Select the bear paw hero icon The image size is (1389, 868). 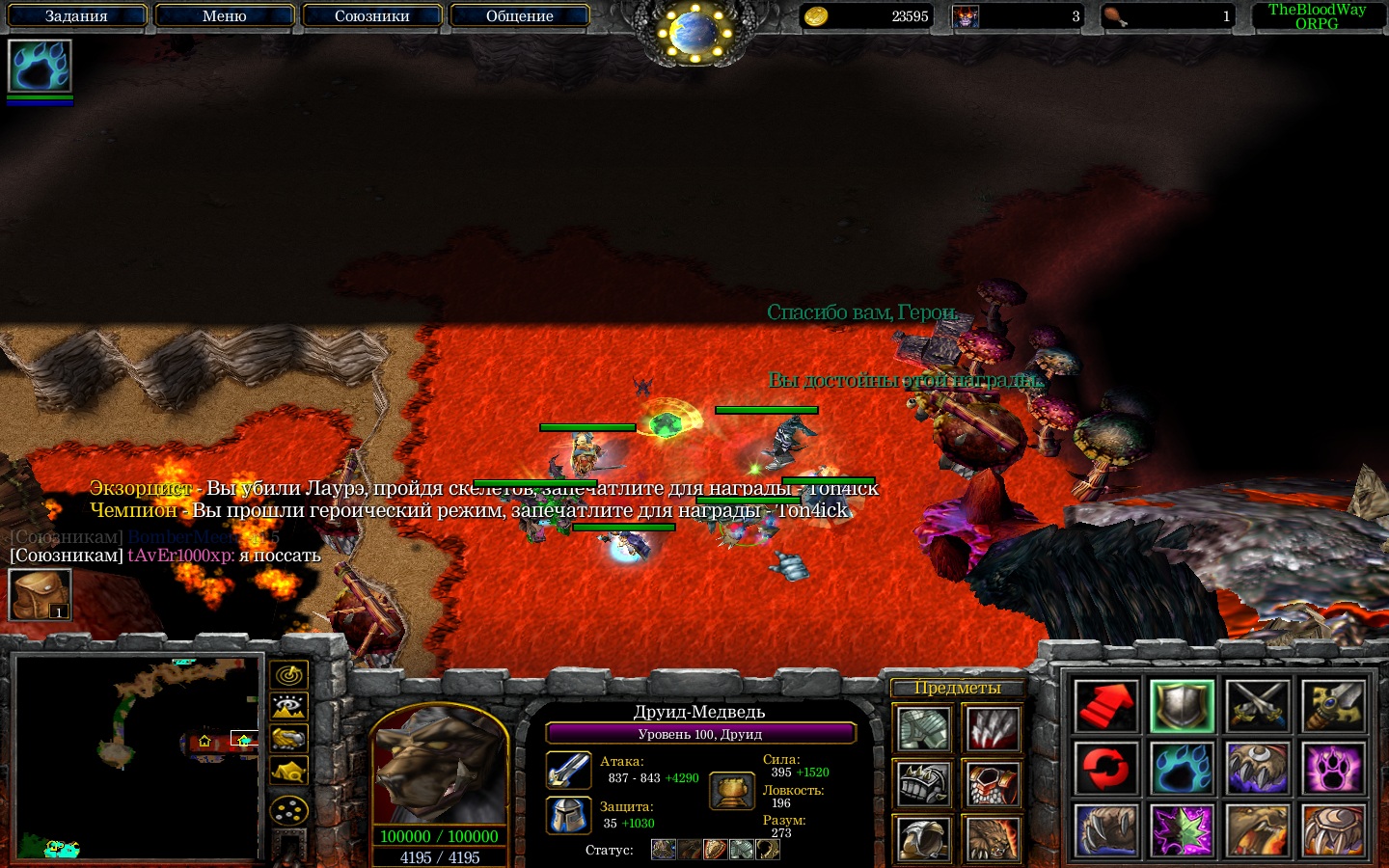(40, 66)
